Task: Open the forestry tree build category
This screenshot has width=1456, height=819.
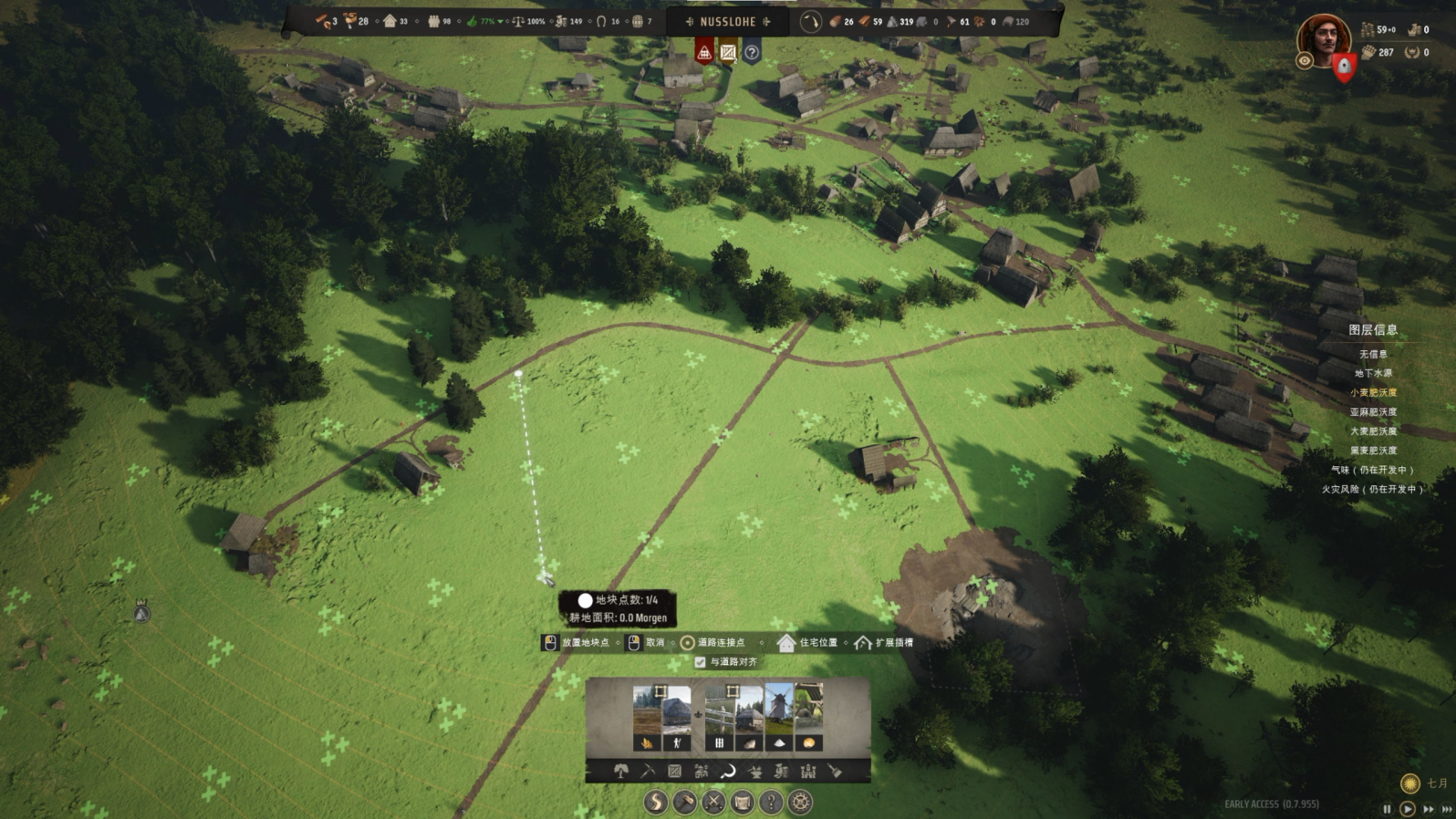Action: tap(621, 772)
